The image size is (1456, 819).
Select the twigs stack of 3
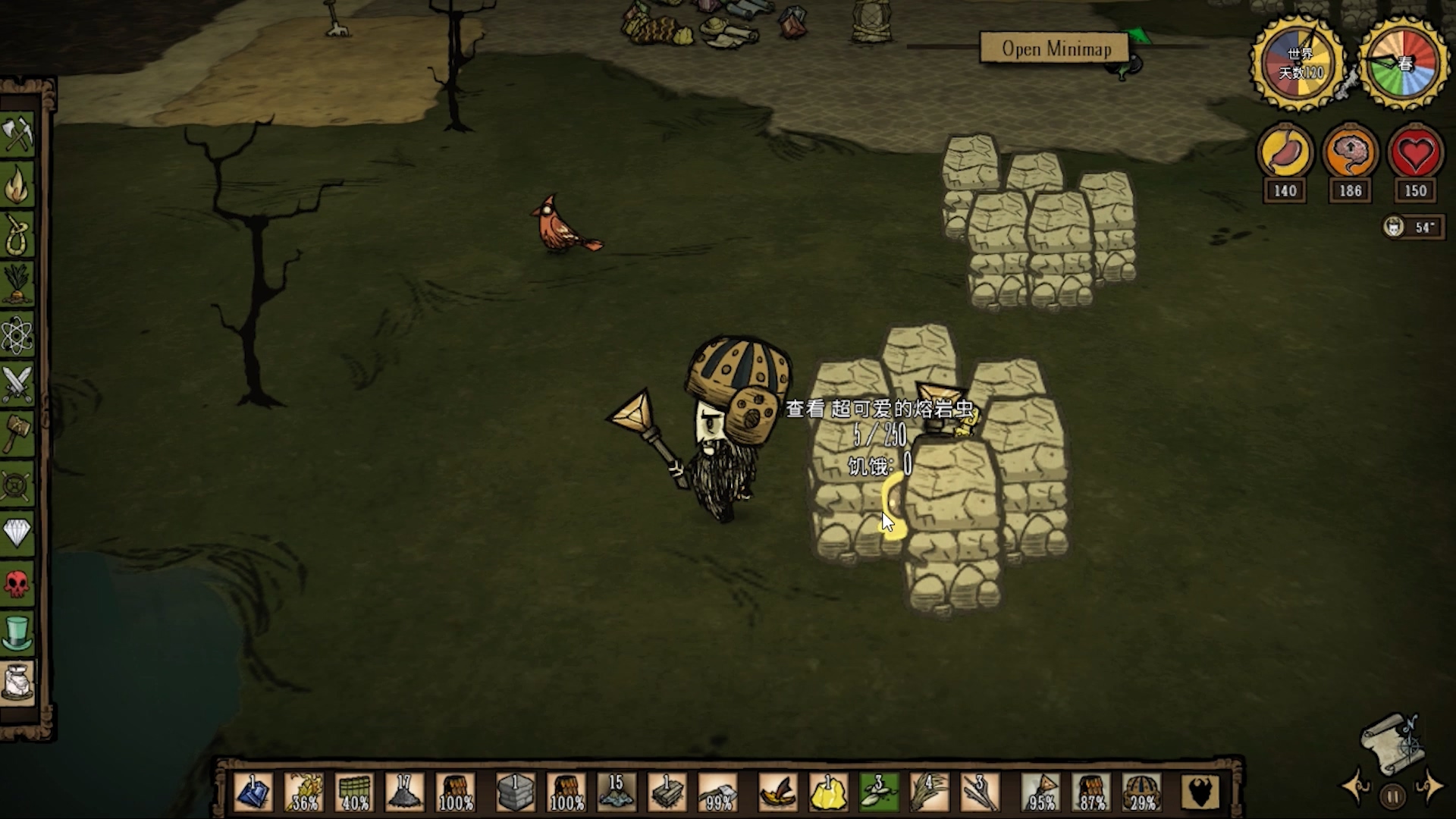(980, 792)
